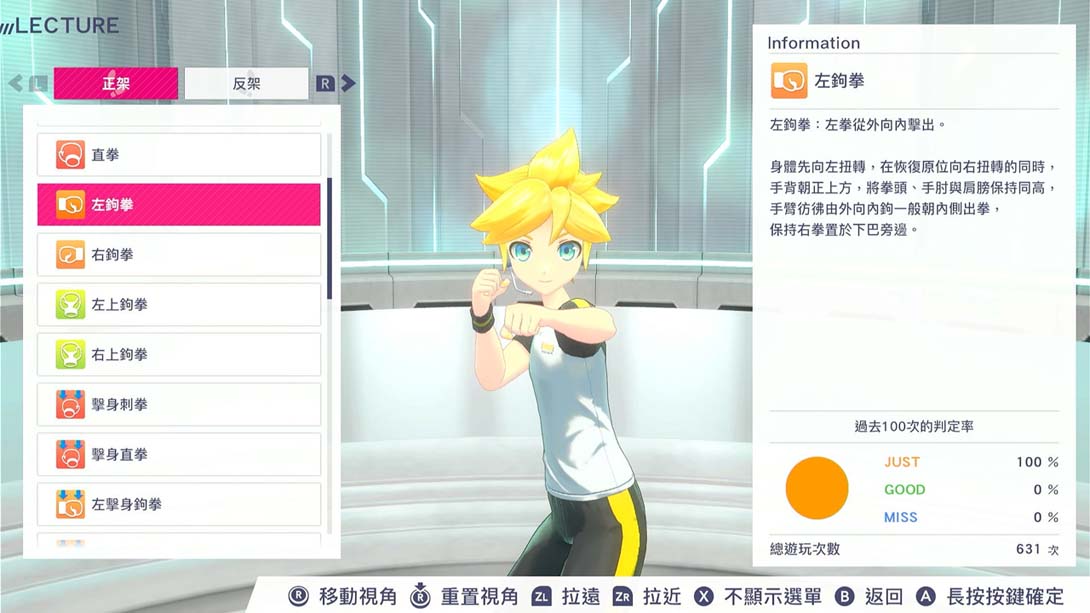Image resolution: width=1090 pixels, height=613 pixels.
Task: Open the 左上鉤拳 lesson entry
Action: coord(179,305)
